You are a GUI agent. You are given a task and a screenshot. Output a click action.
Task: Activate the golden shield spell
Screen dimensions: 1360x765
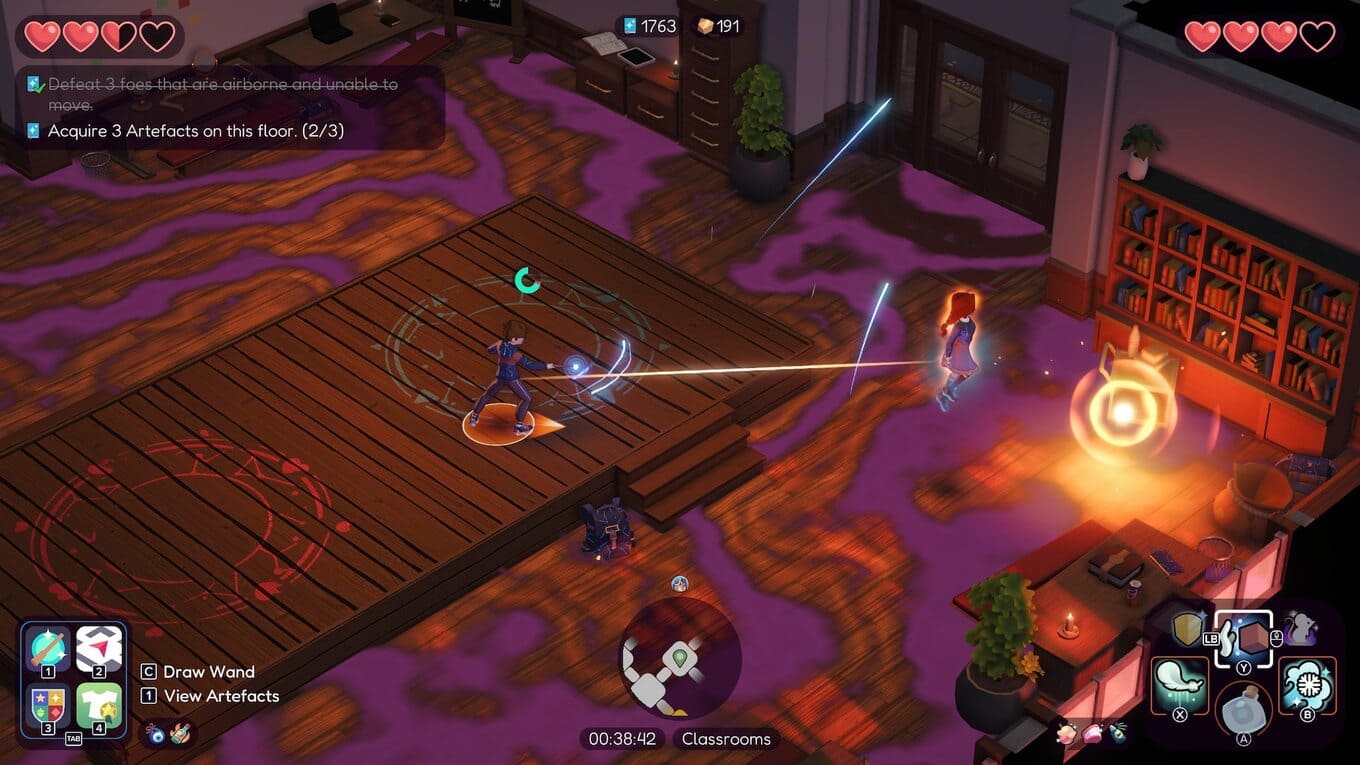pyautogui.click(x=1187, y=629)
